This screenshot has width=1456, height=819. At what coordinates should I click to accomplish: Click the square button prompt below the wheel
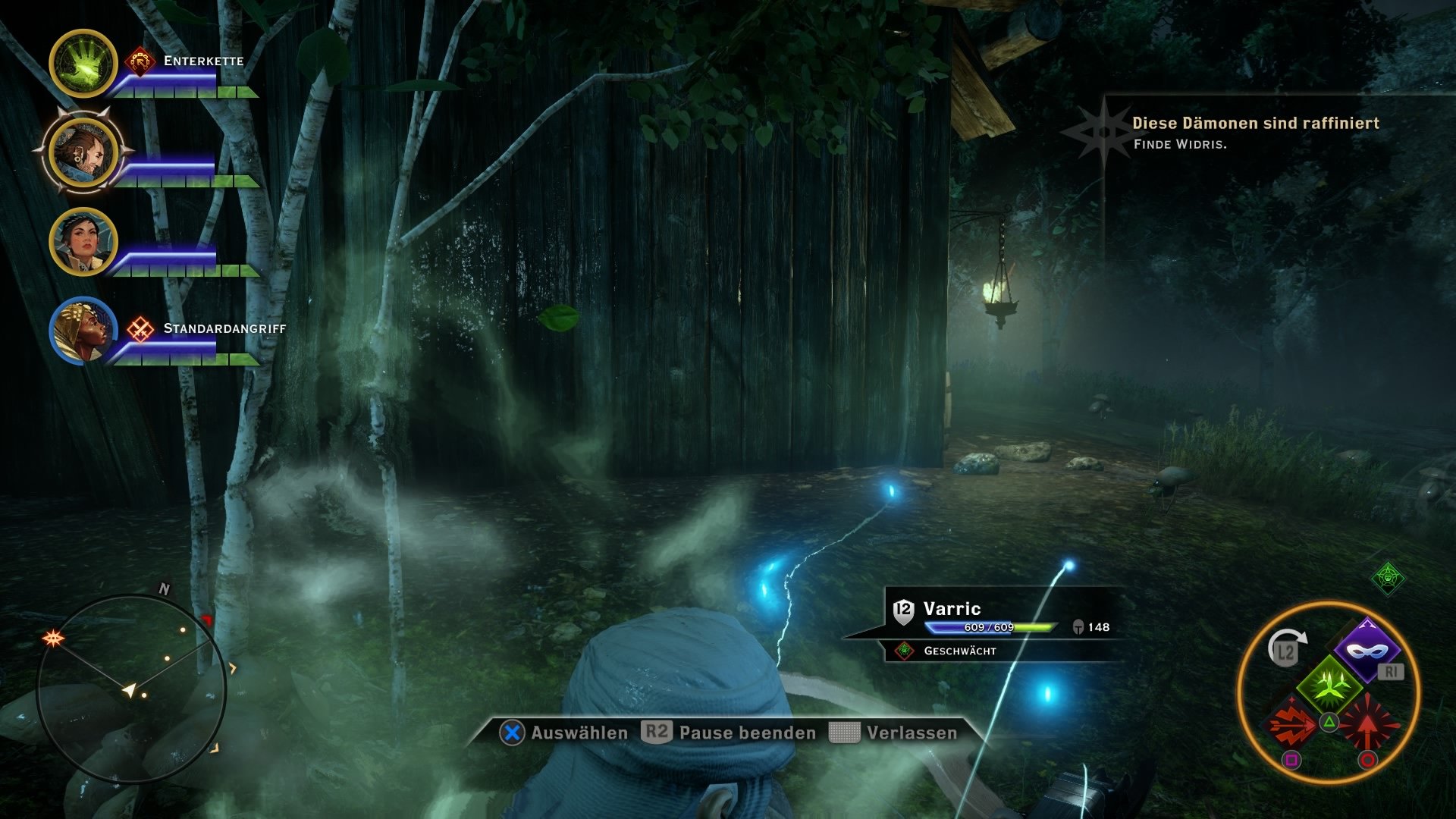1292,760
